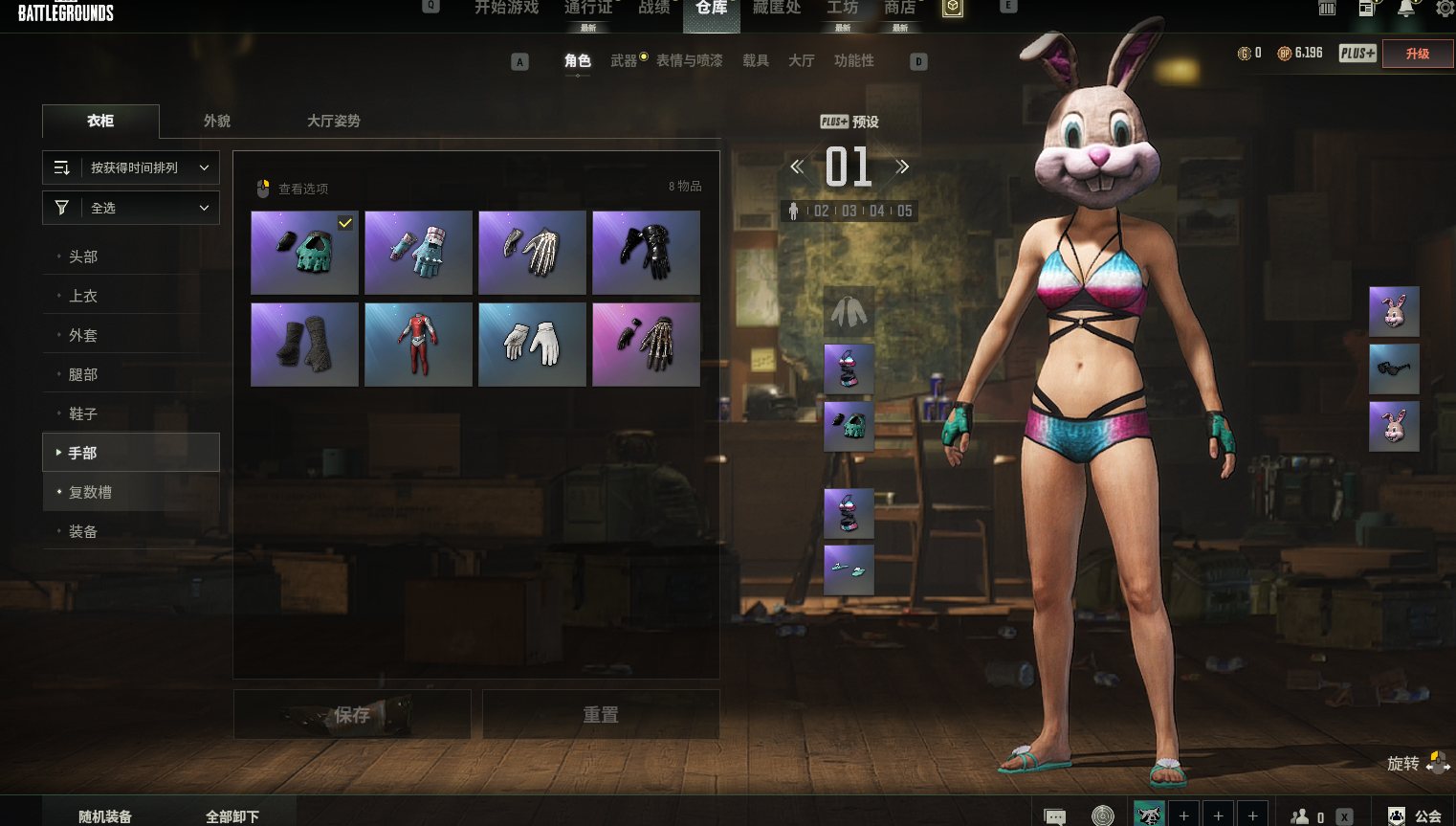The height and width of the screenshot is (826, 1456).
Task: Click the 升级 upgrade button
Action: click(x=1418, y=54)
